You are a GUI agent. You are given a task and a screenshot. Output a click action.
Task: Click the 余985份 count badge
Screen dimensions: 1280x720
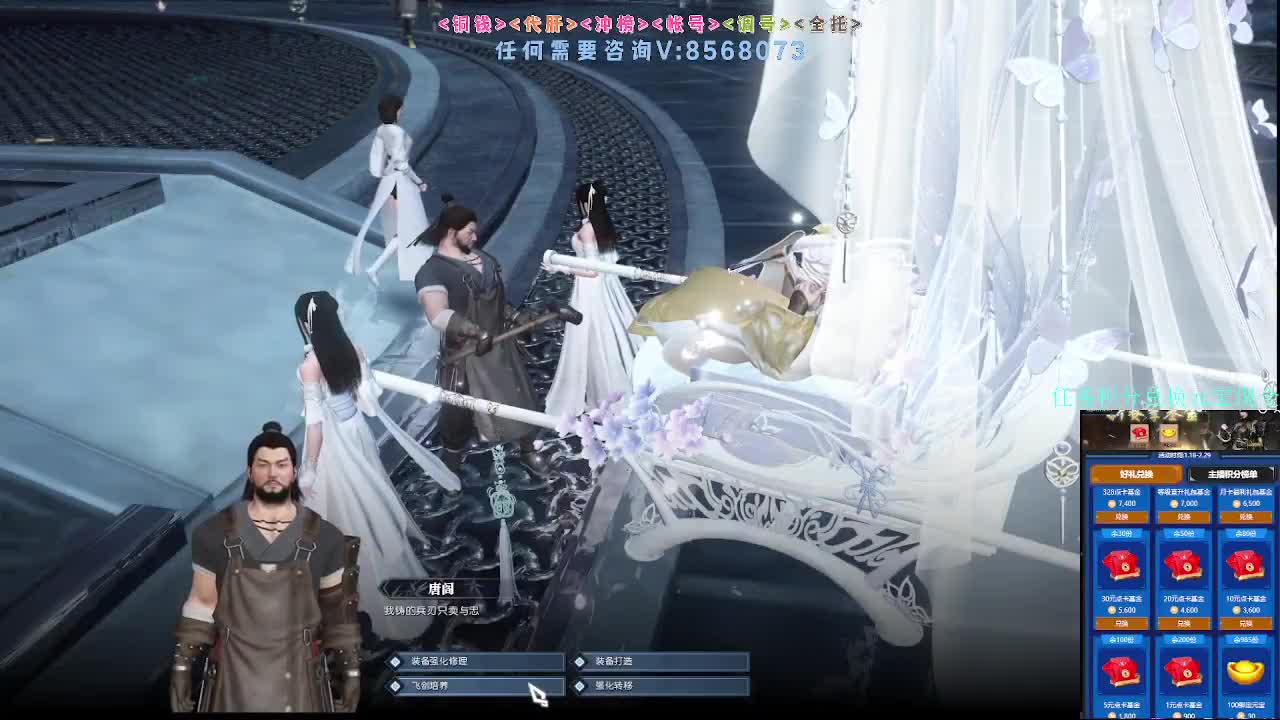(1245, 639)
